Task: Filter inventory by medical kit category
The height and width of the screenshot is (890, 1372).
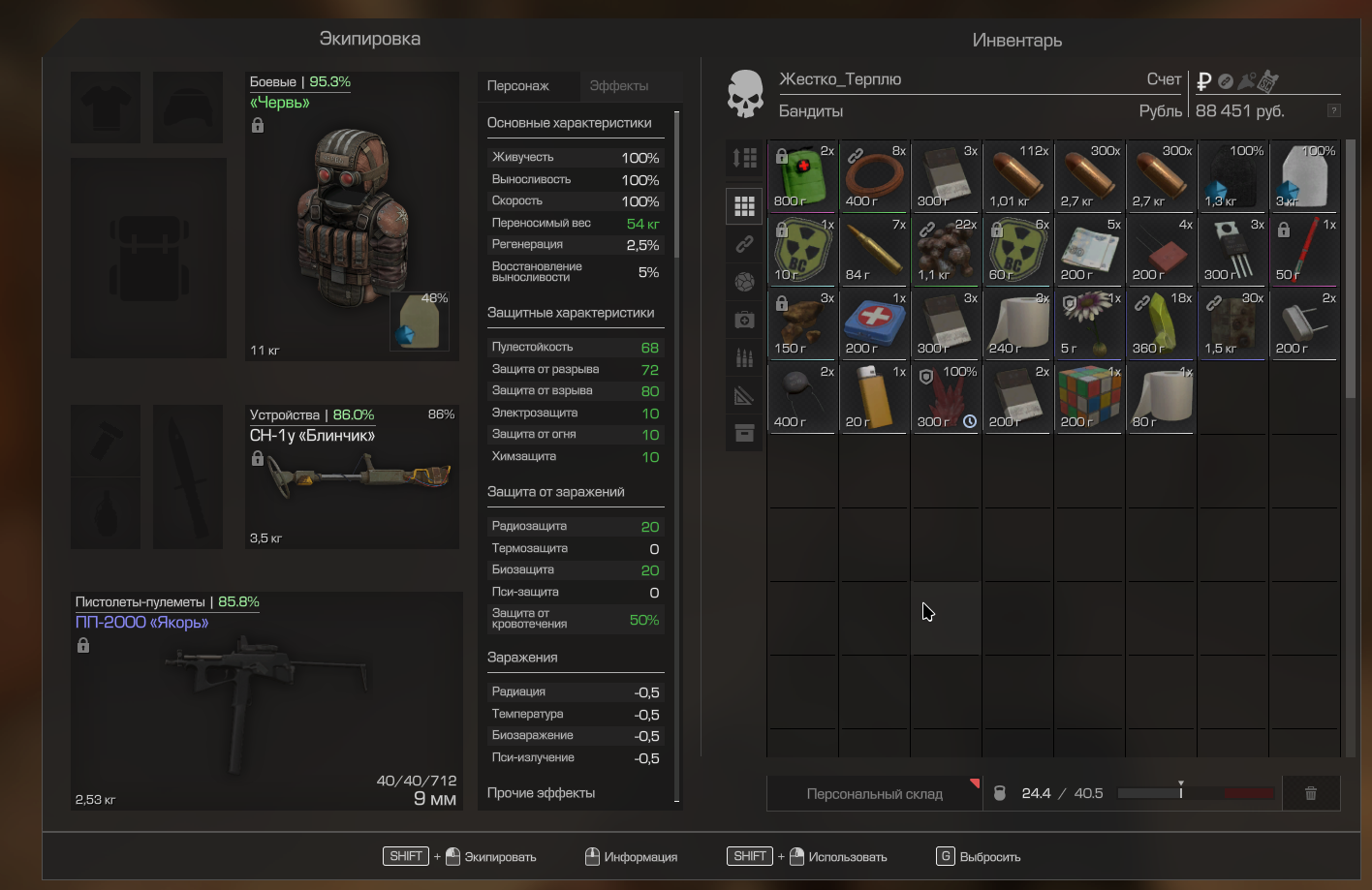Action: pos(744,320)
